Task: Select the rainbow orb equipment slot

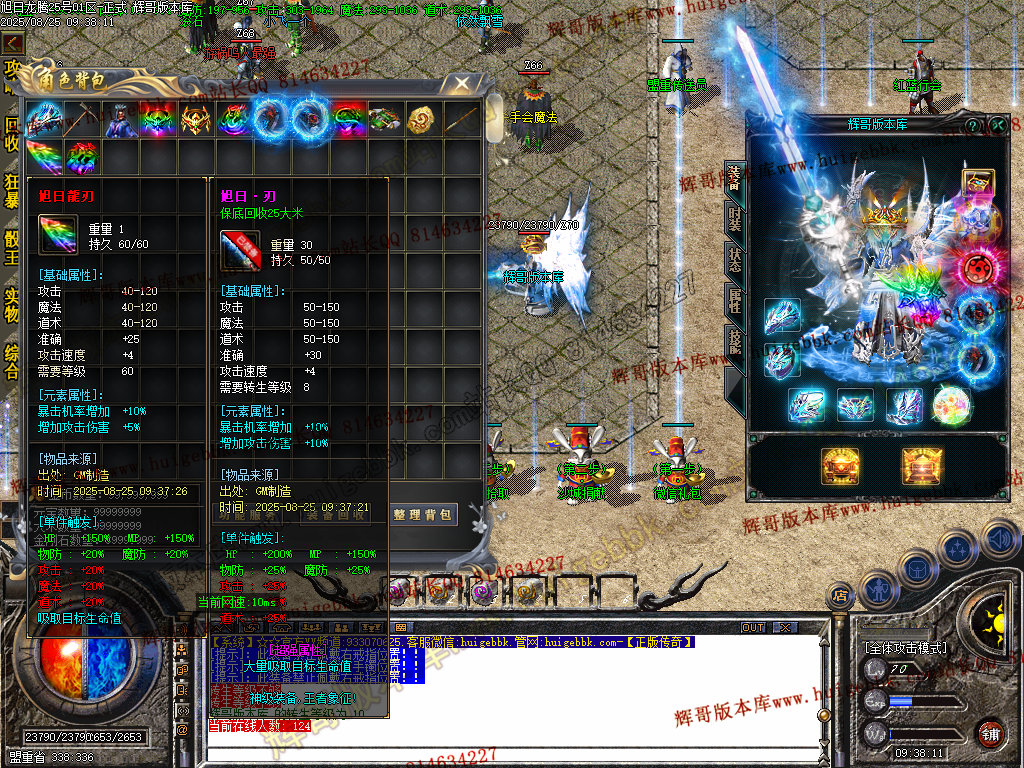Action: [x=951, y=405]
